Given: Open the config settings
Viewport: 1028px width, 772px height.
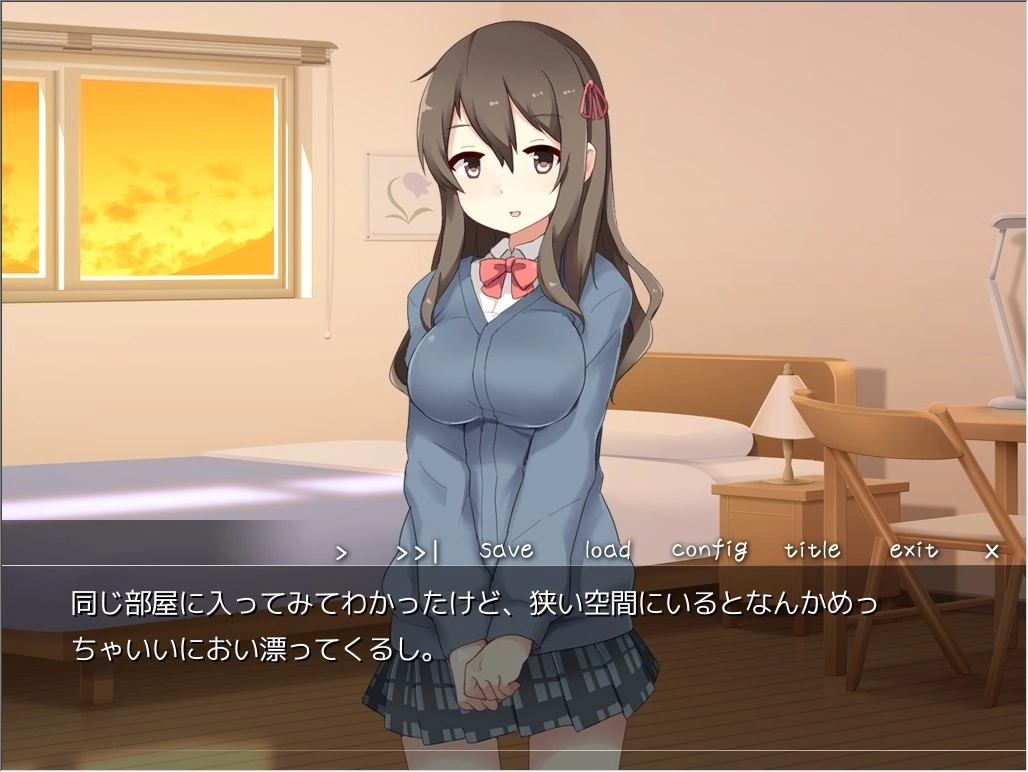Looking at the screenshot, I should click(x=709, y=550).
